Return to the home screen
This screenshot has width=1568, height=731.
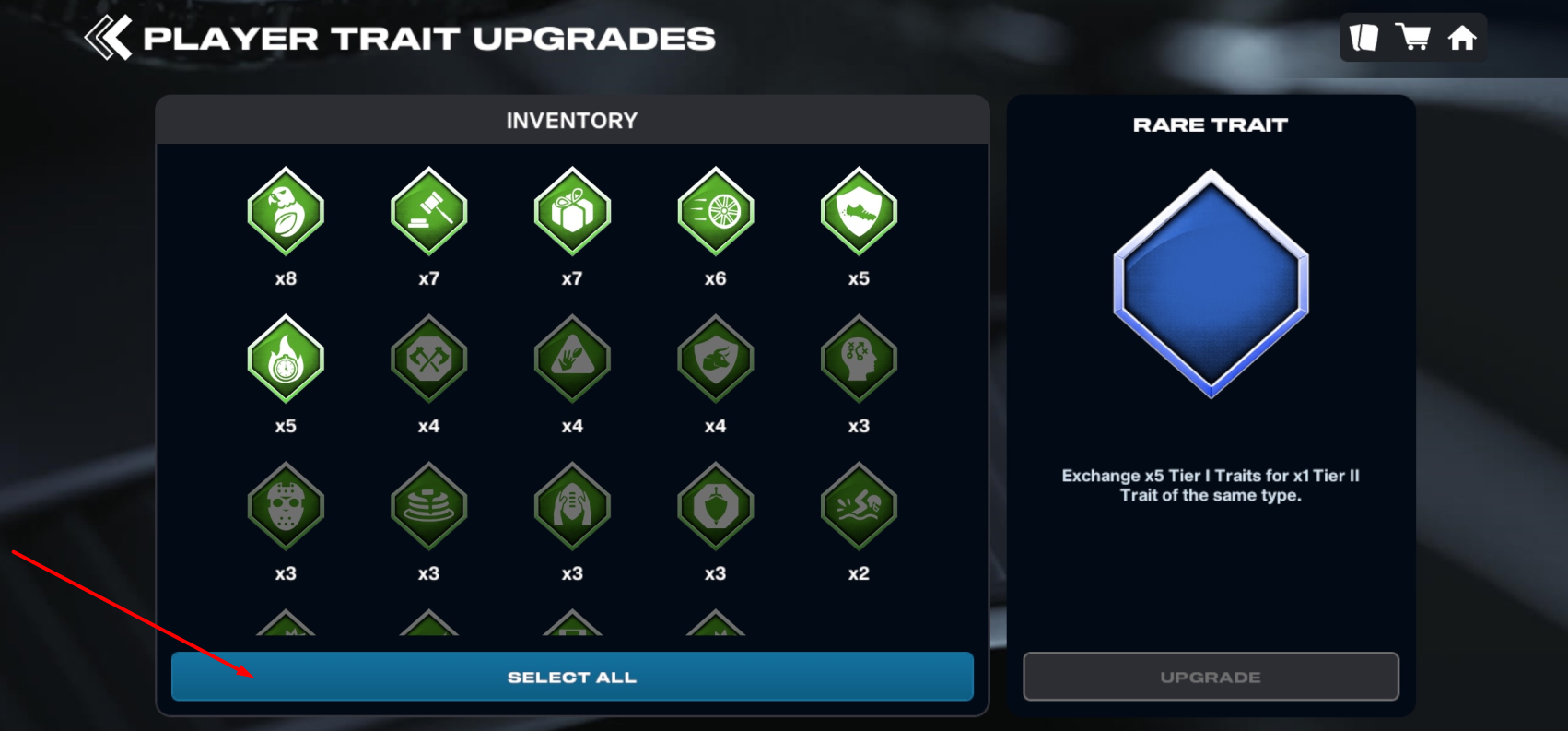click(1462, 38)
